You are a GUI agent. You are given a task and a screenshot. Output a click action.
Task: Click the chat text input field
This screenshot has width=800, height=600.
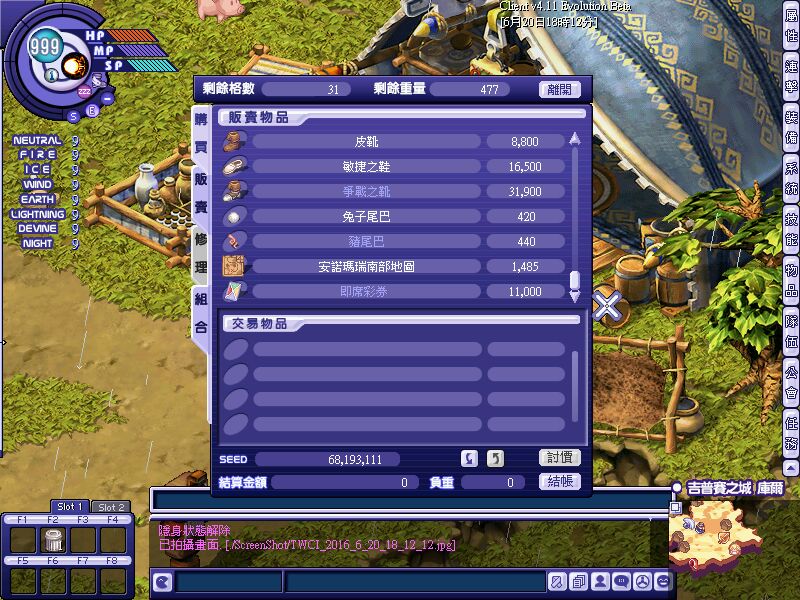410,499
